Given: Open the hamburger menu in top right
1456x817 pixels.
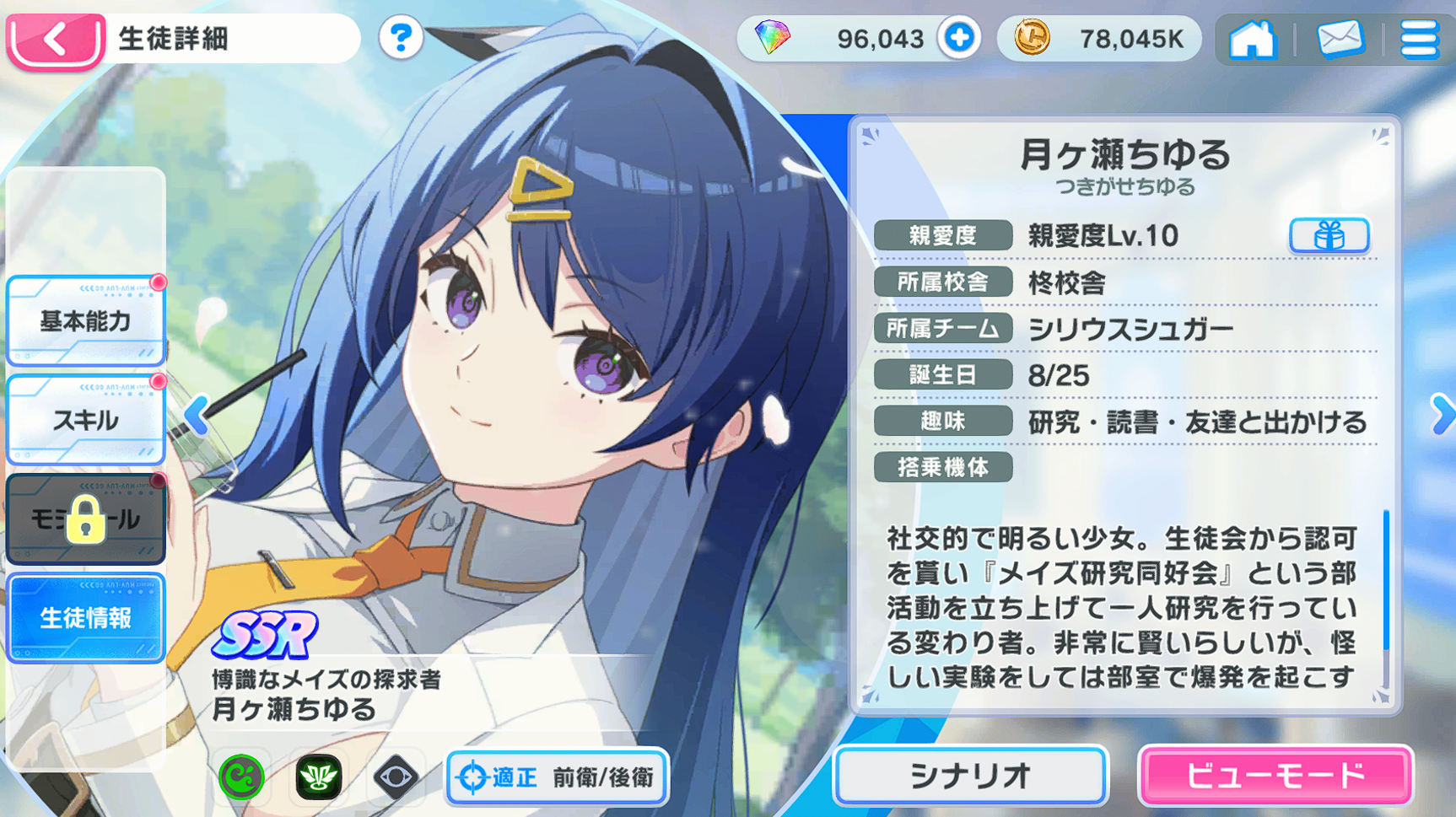Looking at the screenshot, I should 1421,39.
